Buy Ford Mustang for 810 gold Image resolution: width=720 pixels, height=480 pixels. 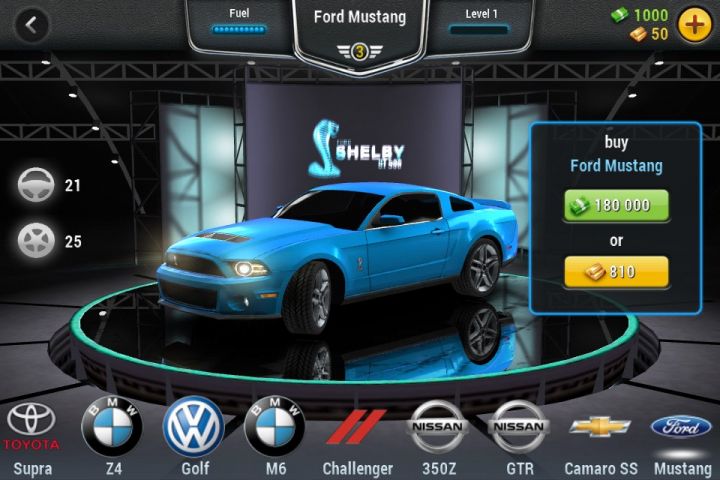[x=615, y=270]
